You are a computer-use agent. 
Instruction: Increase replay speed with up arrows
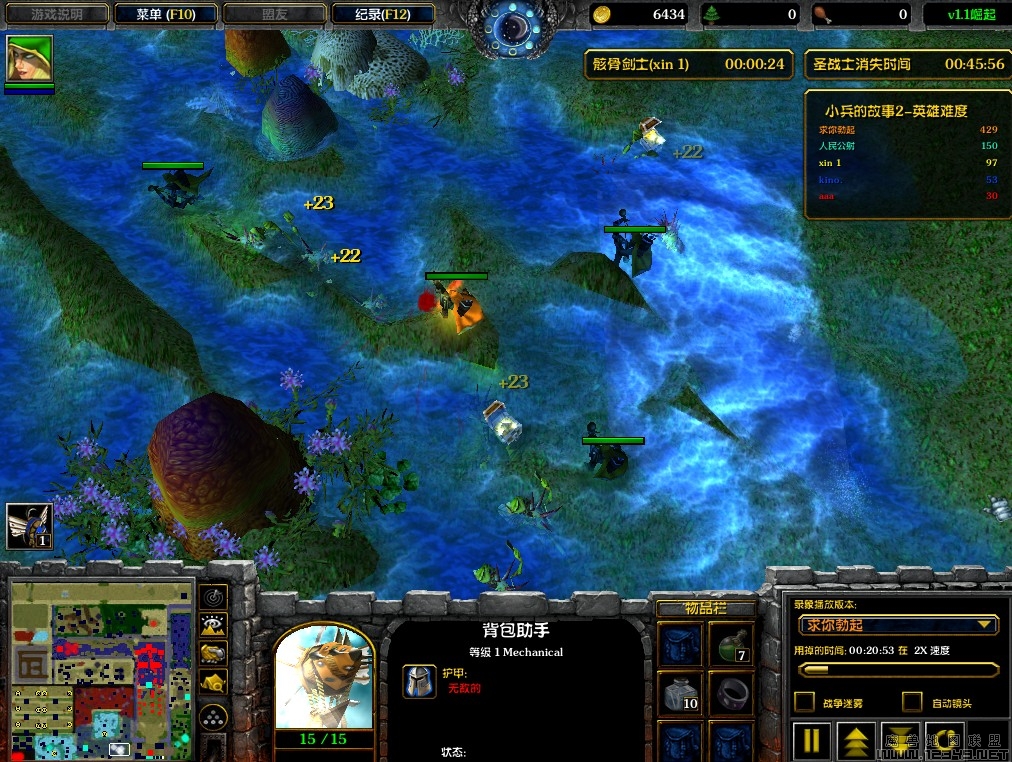[857, 740]
